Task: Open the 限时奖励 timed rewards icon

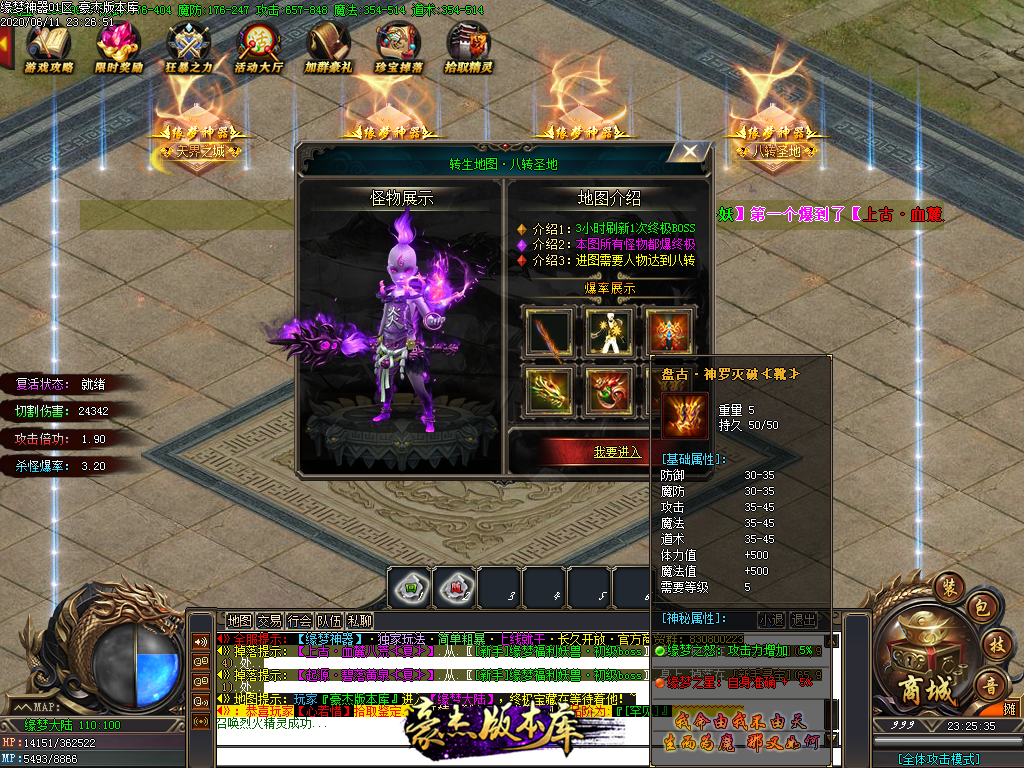Action: click(119, 47)
